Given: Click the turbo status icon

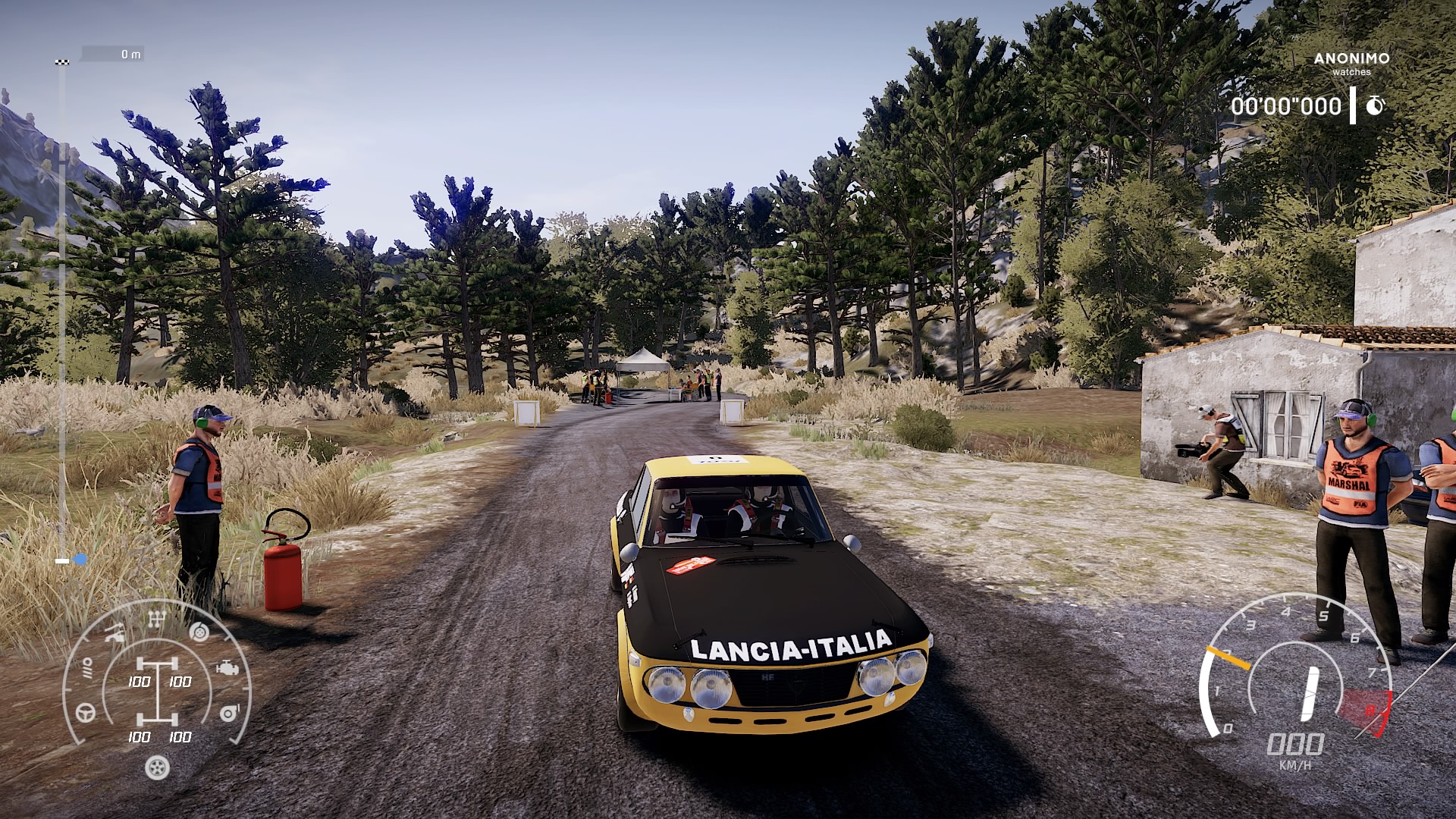Looking at the screenshot, I should [x=229, y=713].
